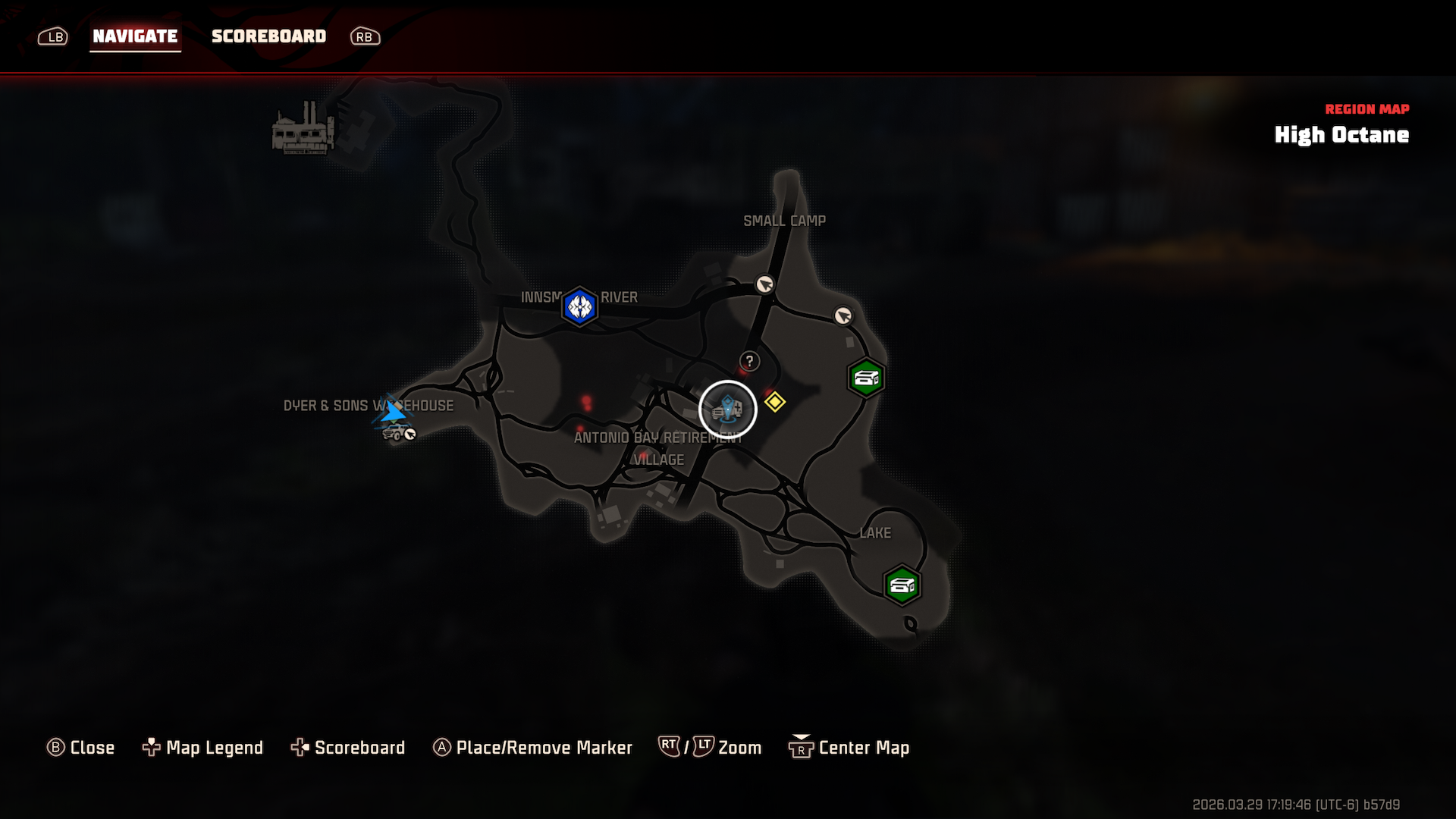
Task: Select the green garage marker near Lake
Action: pos(902,585)
